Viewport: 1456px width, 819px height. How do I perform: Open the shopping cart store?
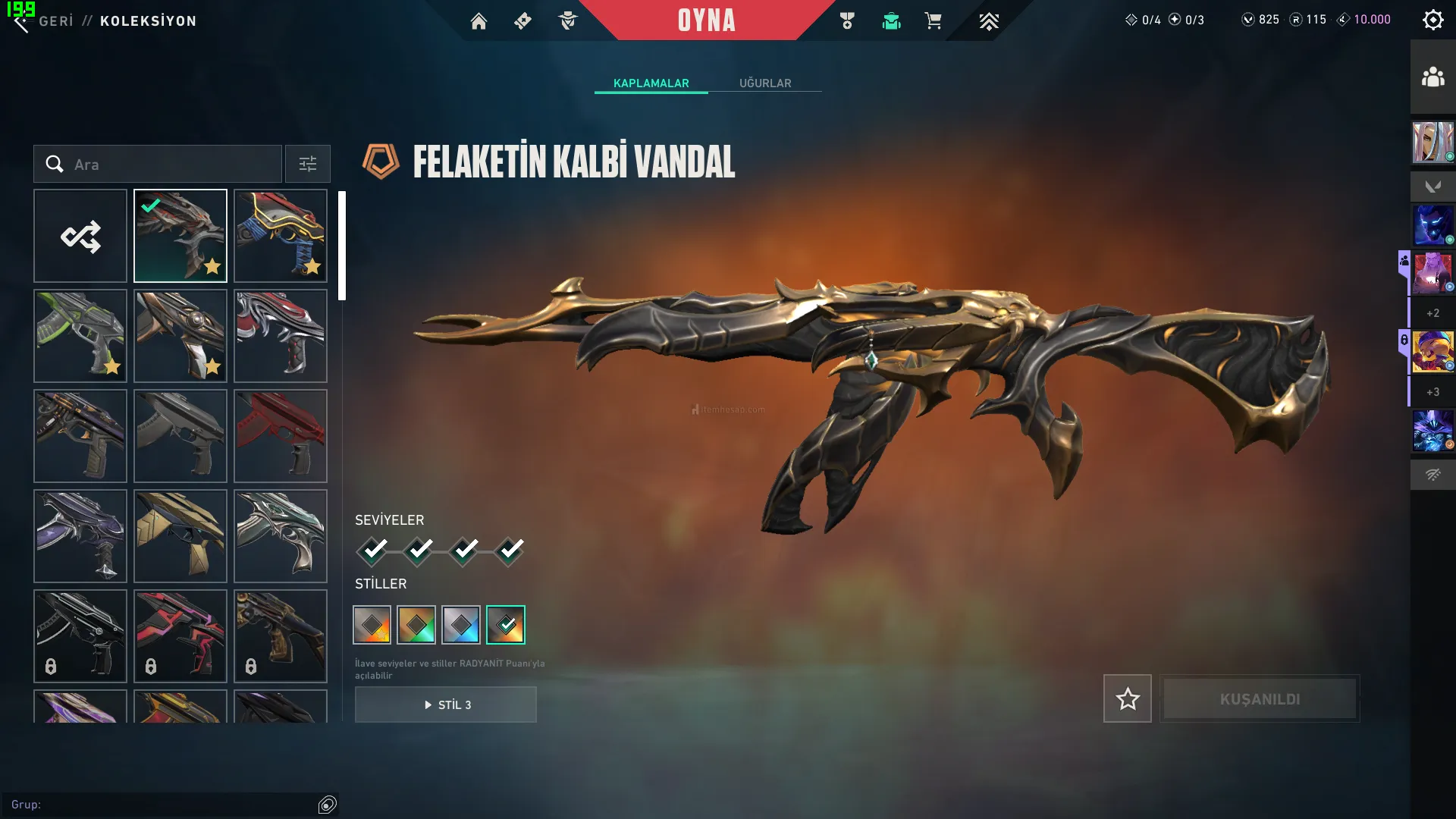tap(933, 21)
